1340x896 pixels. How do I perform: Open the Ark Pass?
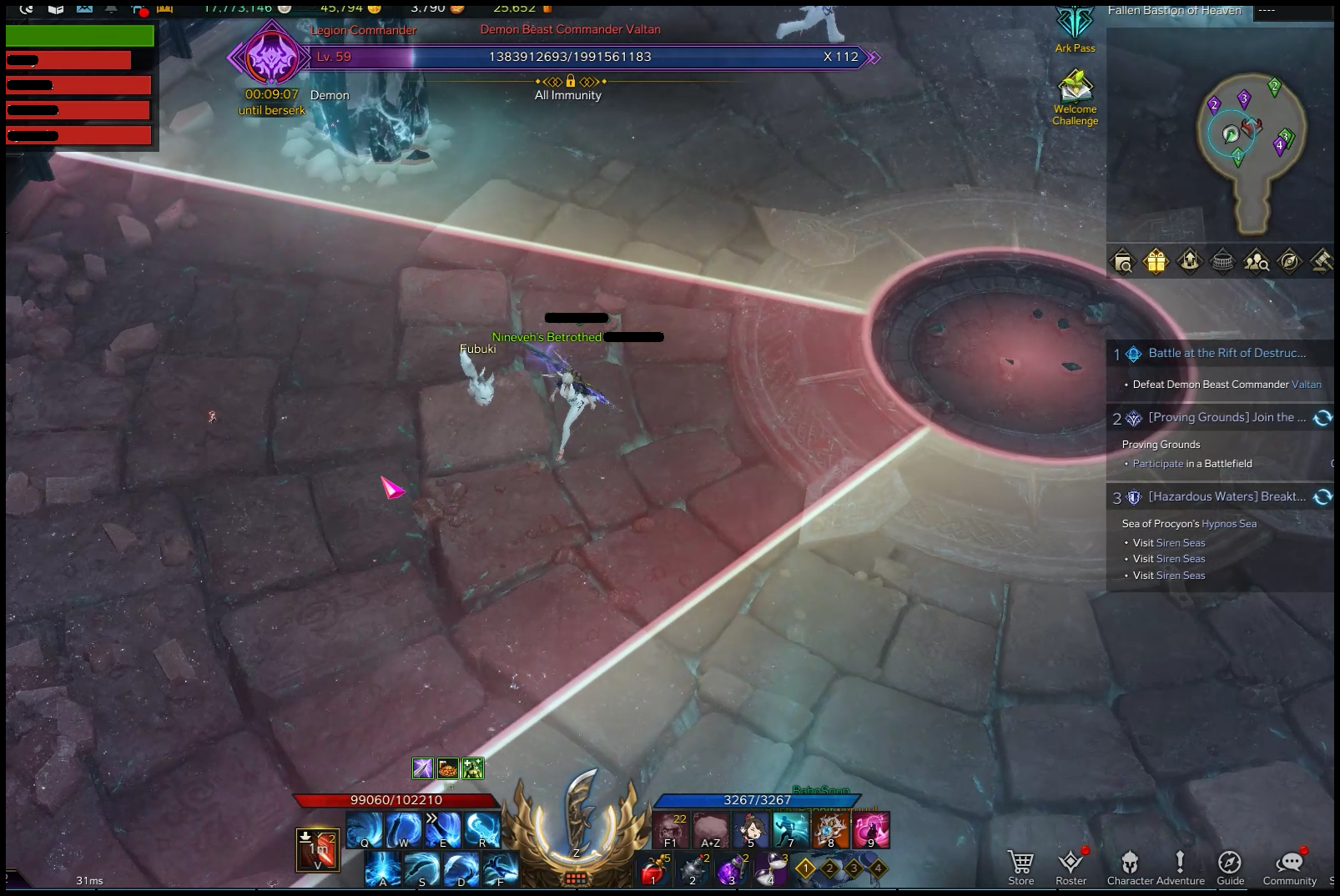(x=1075, y=28)
